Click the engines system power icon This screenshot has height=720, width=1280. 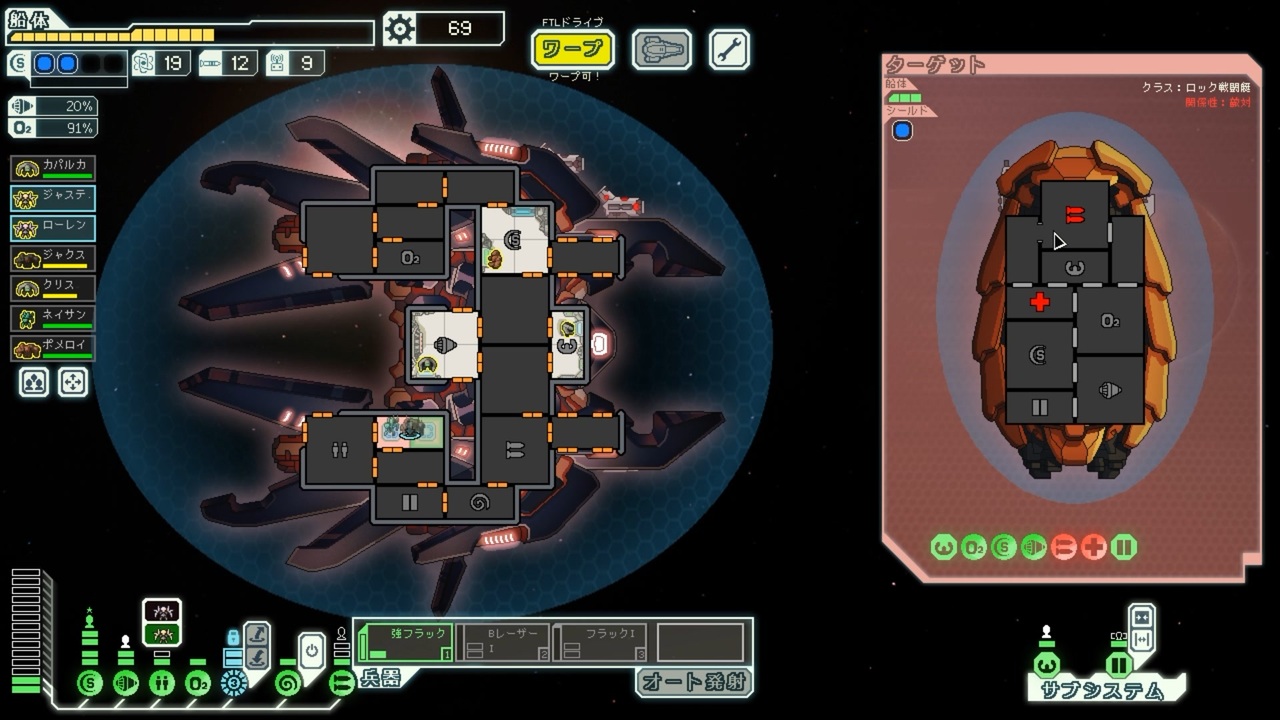(x=126, y=684)
